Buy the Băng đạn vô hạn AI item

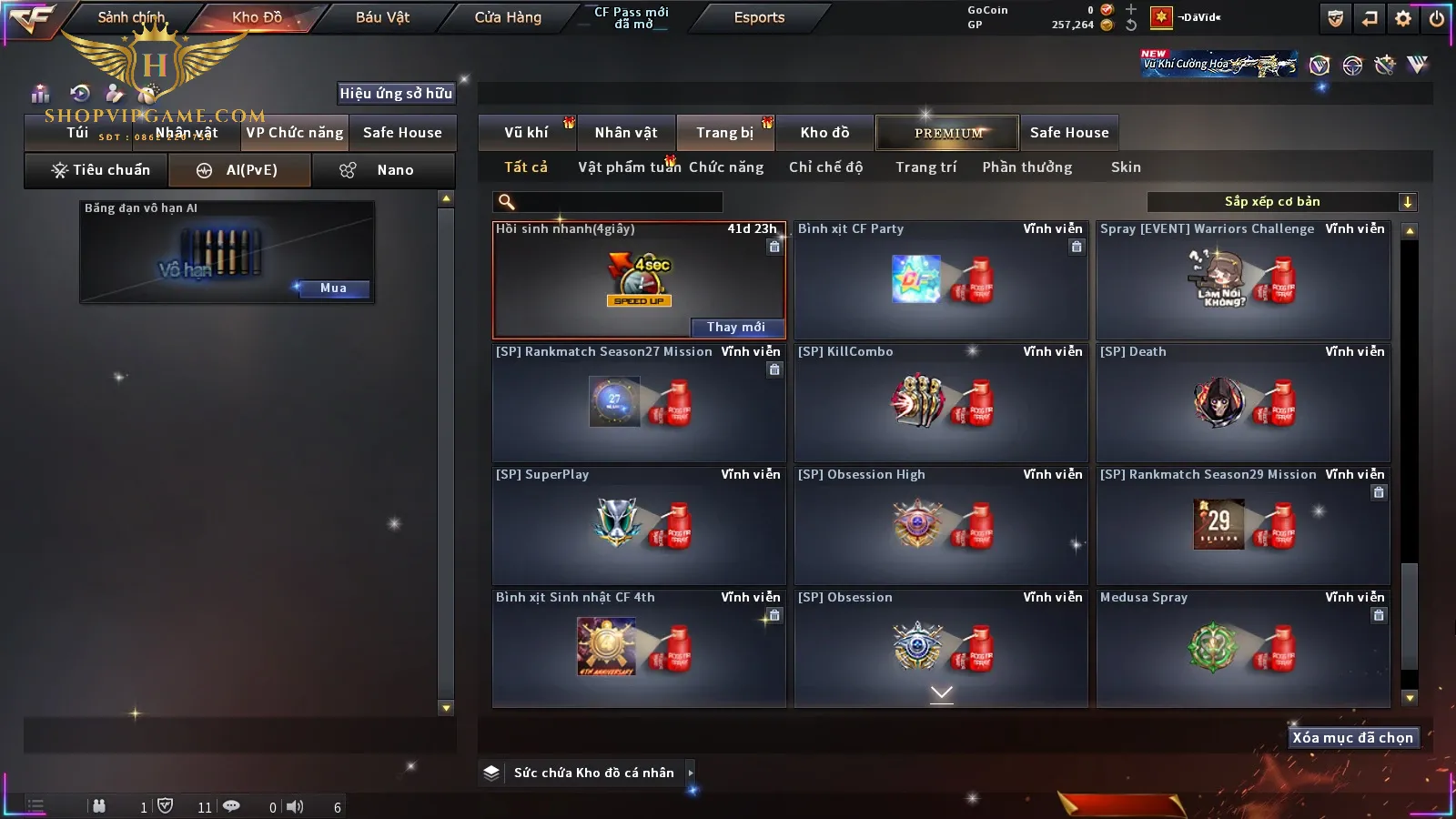(x=333, y=288)
